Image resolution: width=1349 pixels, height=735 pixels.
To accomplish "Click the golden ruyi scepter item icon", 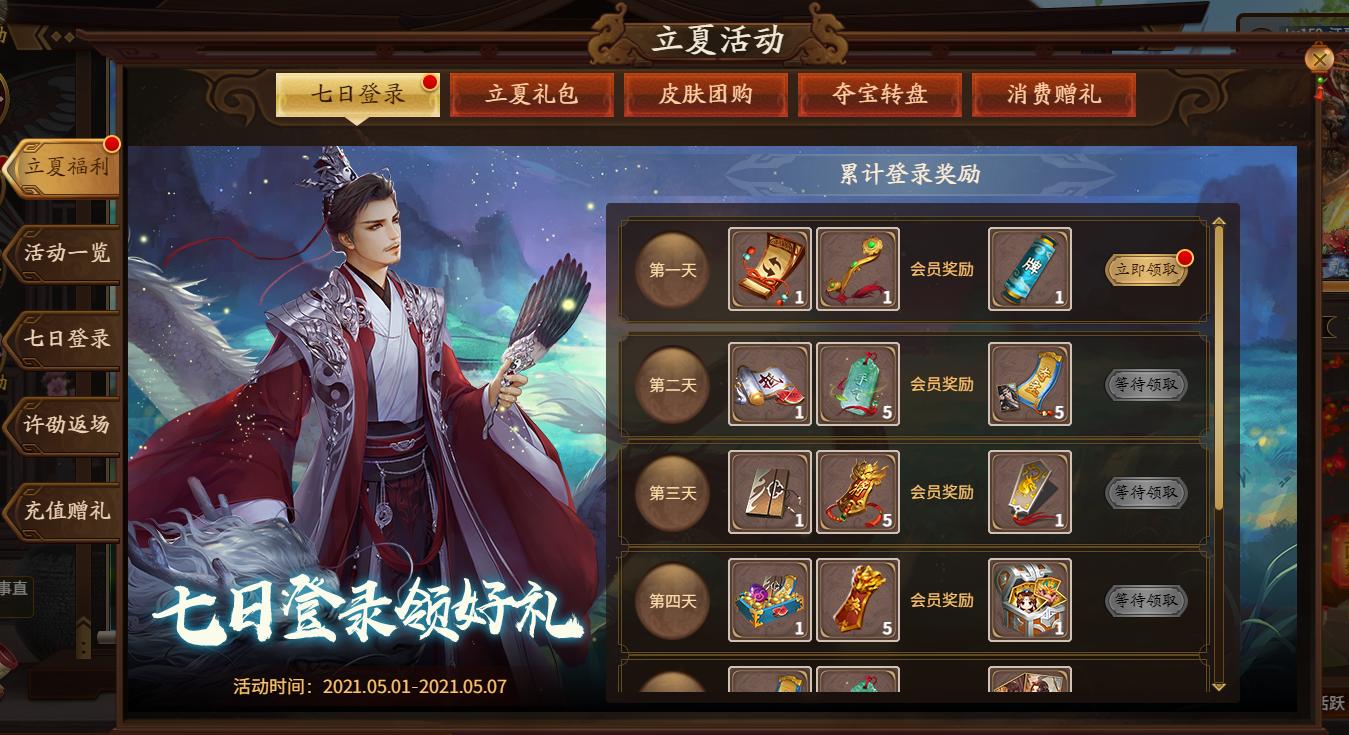I will click(857, 268).
